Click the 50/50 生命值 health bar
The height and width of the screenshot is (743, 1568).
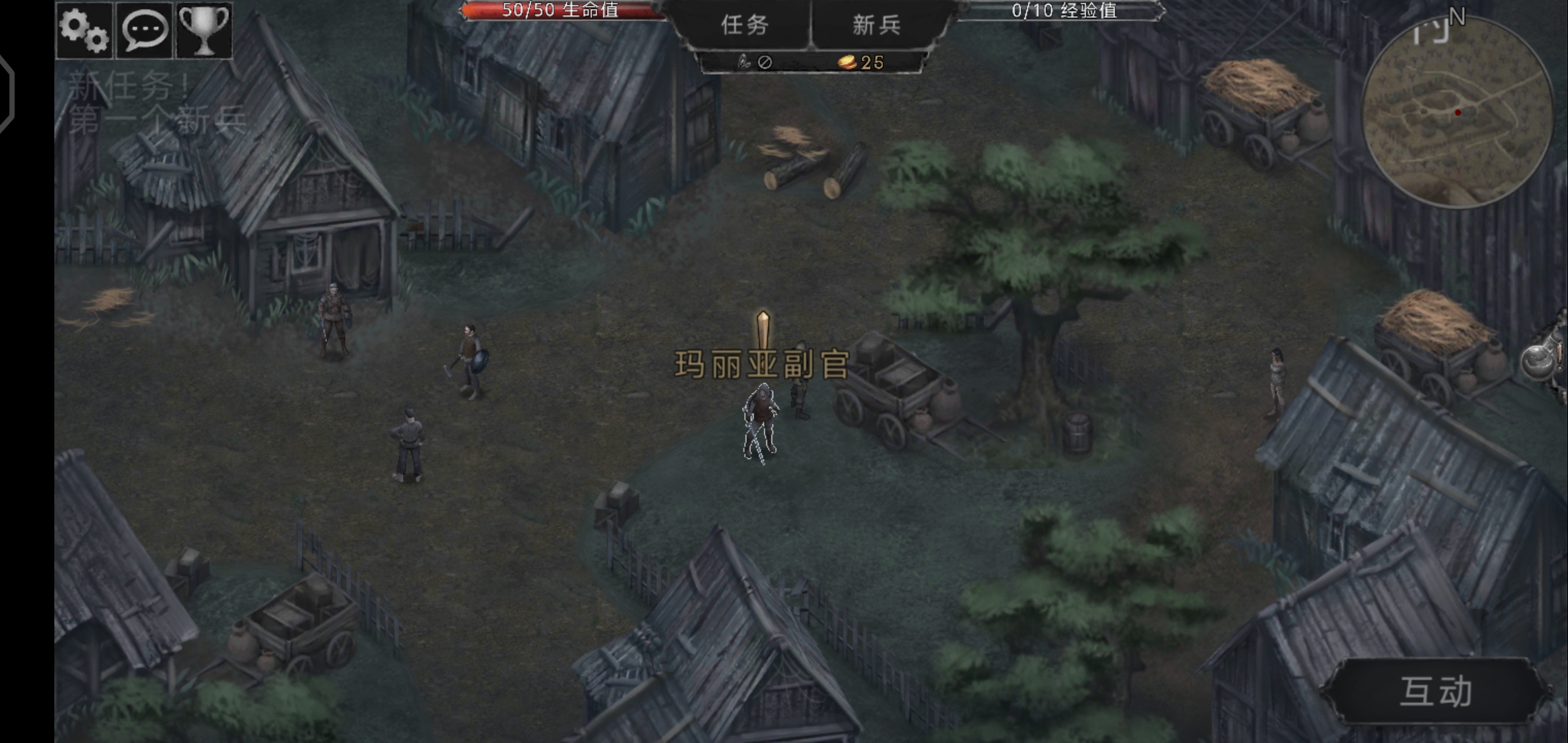(x=560, y=12)
